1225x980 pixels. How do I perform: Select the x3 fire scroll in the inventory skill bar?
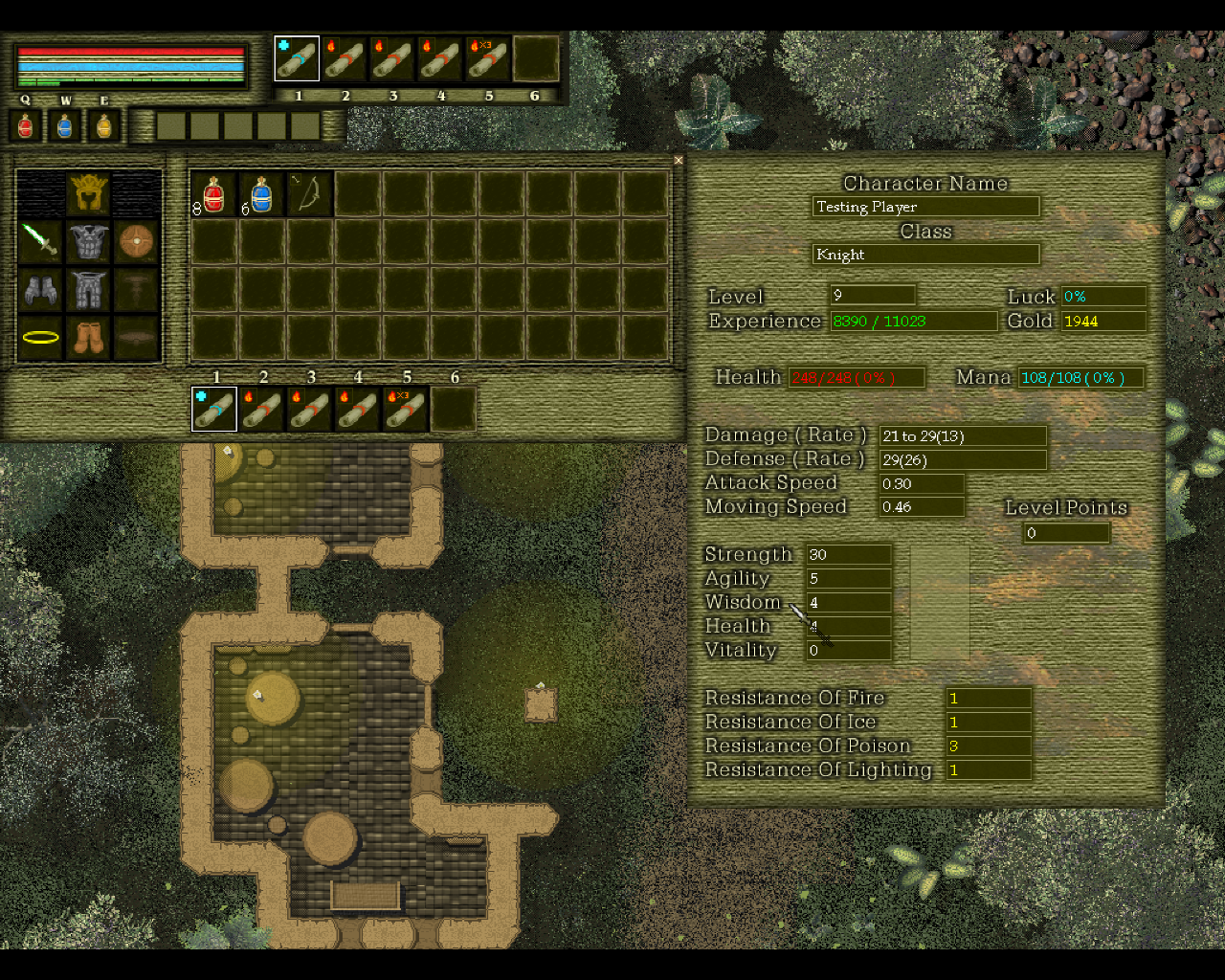pos(406,410)
